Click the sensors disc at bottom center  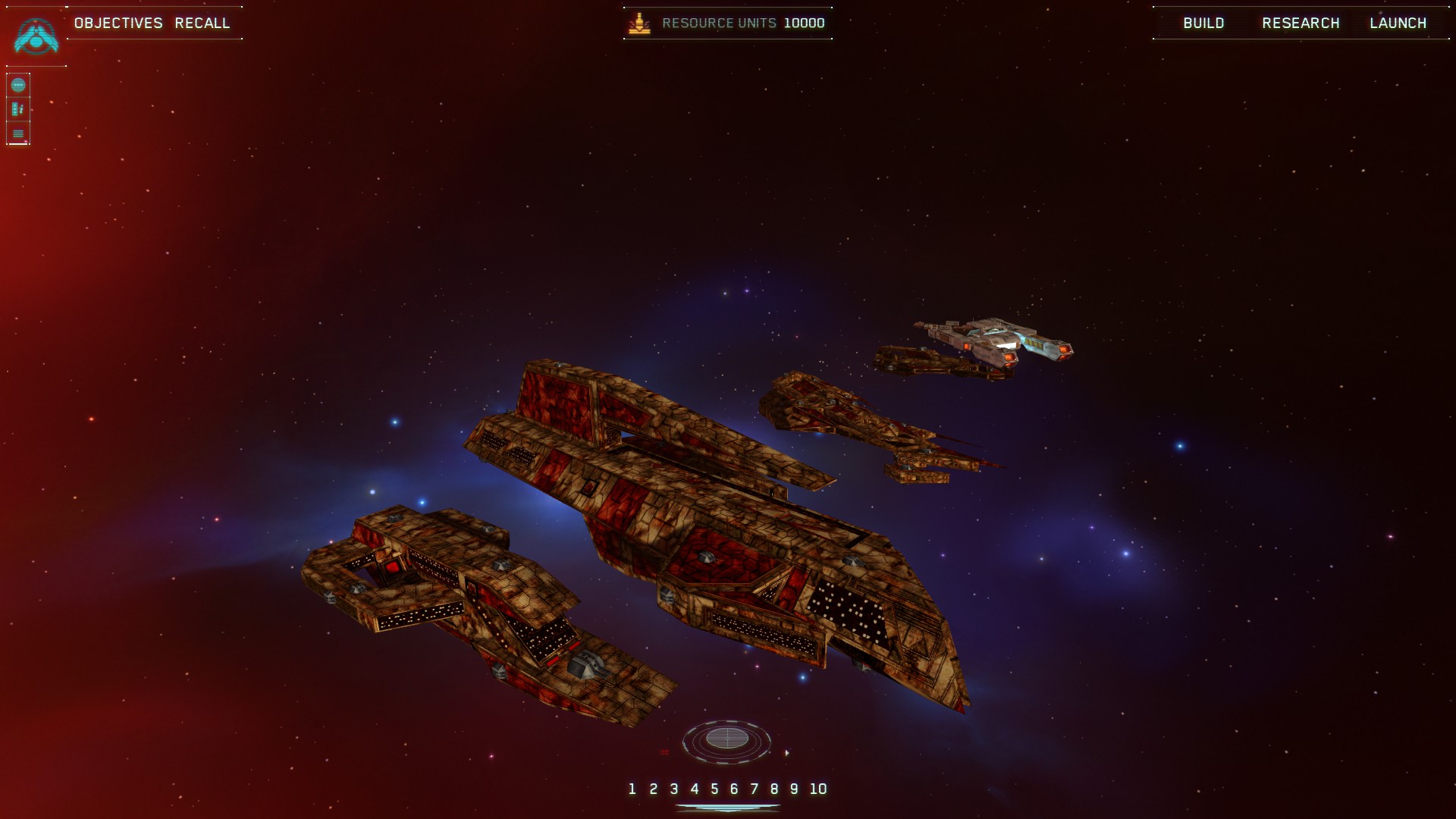tap(726, 738)
